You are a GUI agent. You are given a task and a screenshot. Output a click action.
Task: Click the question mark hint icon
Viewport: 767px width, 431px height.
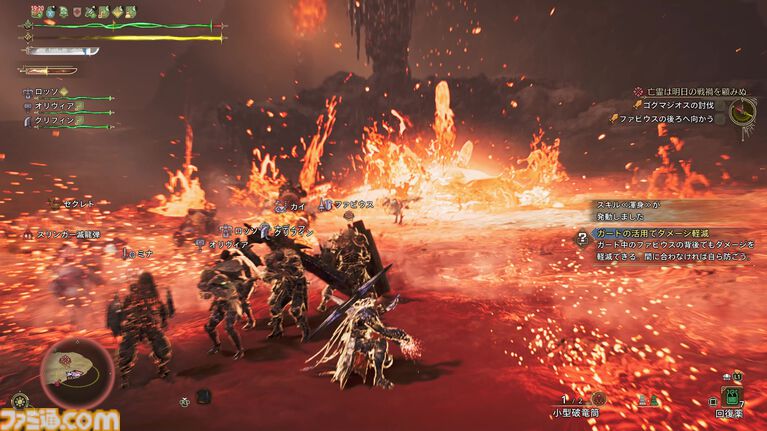click(582, 238)
